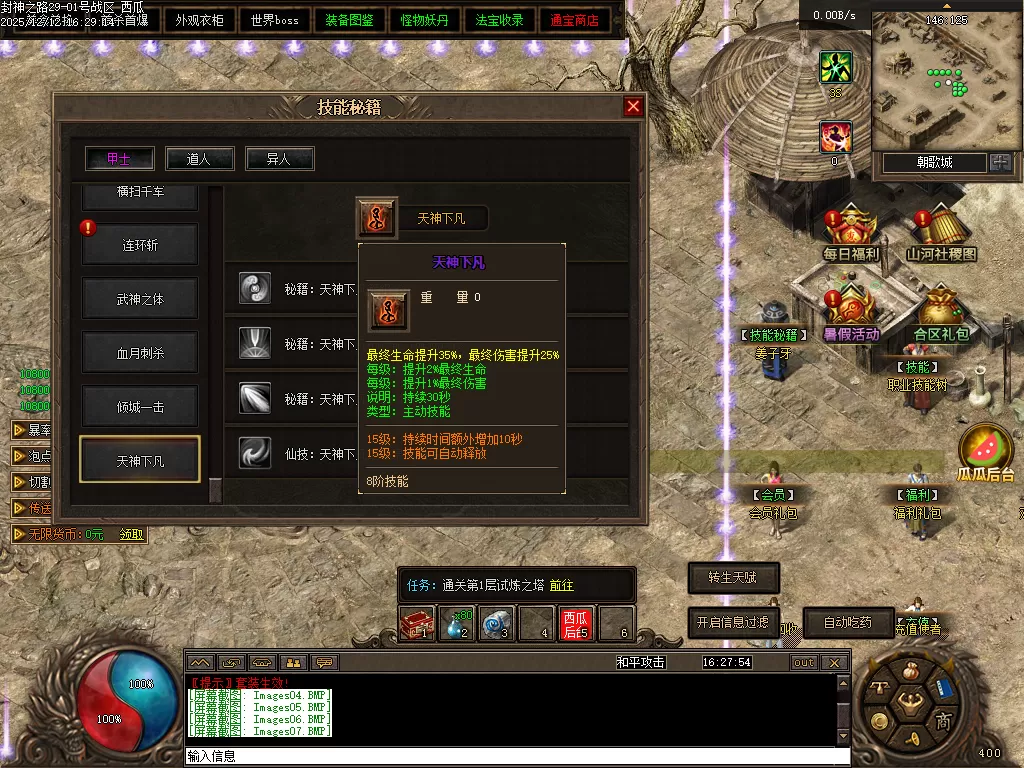Open the 山河社稷图 icon
Screen dimensions: 1024x768
pos(941,236)
